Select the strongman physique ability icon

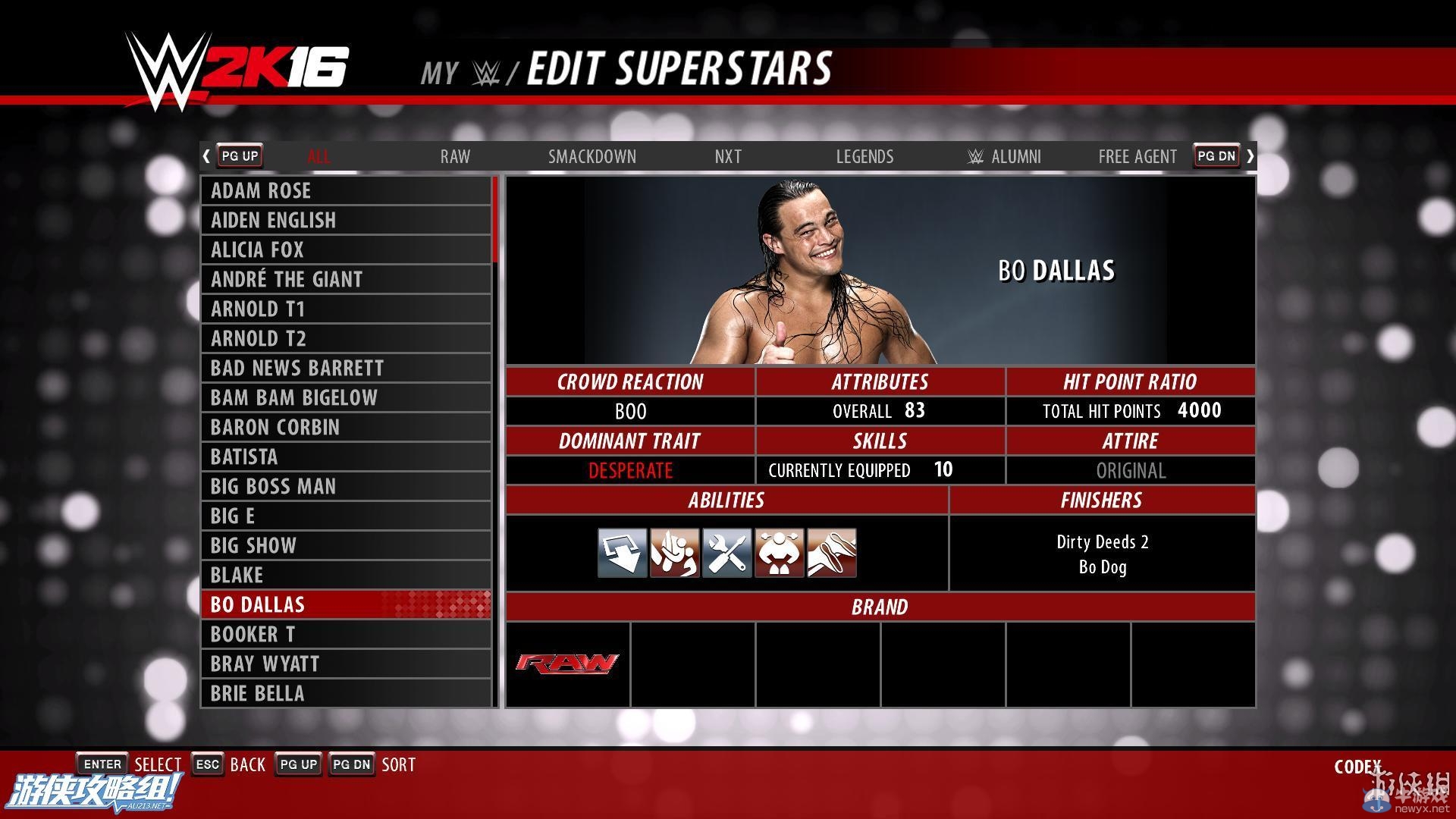pyautogui.click(x=778, y=552)
